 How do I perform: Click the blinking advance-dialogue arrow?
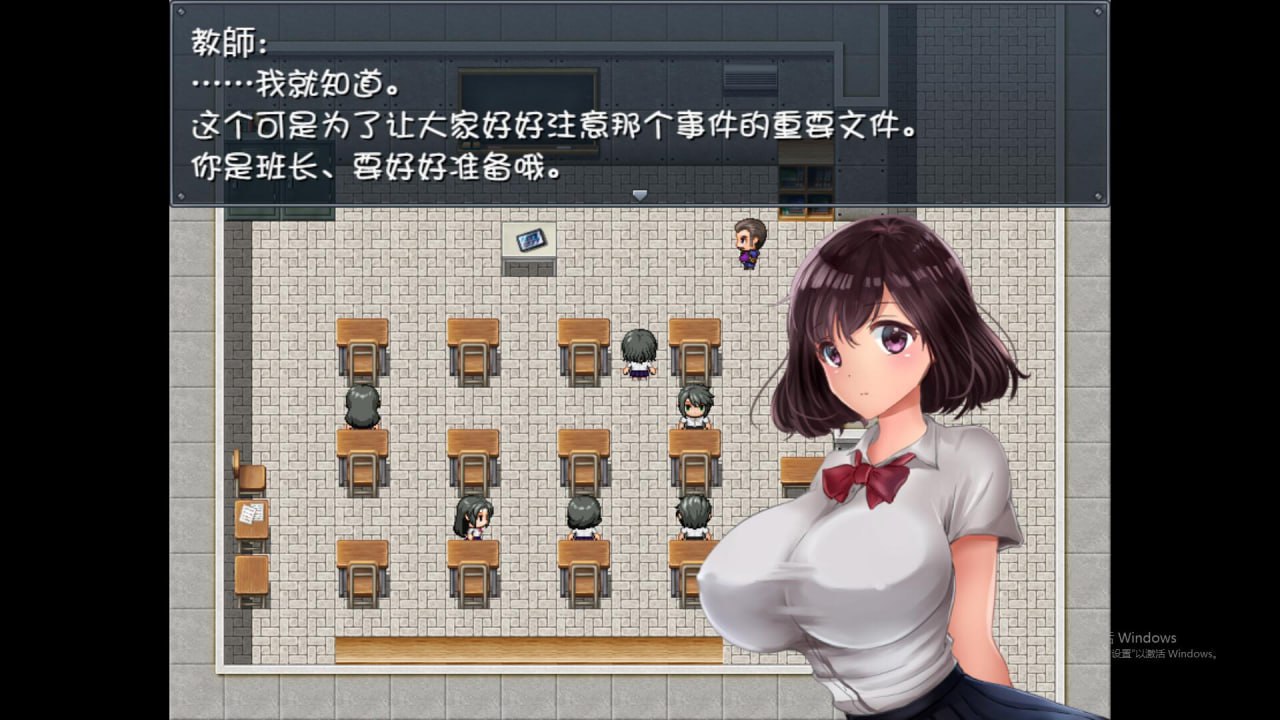coord(639,195)
